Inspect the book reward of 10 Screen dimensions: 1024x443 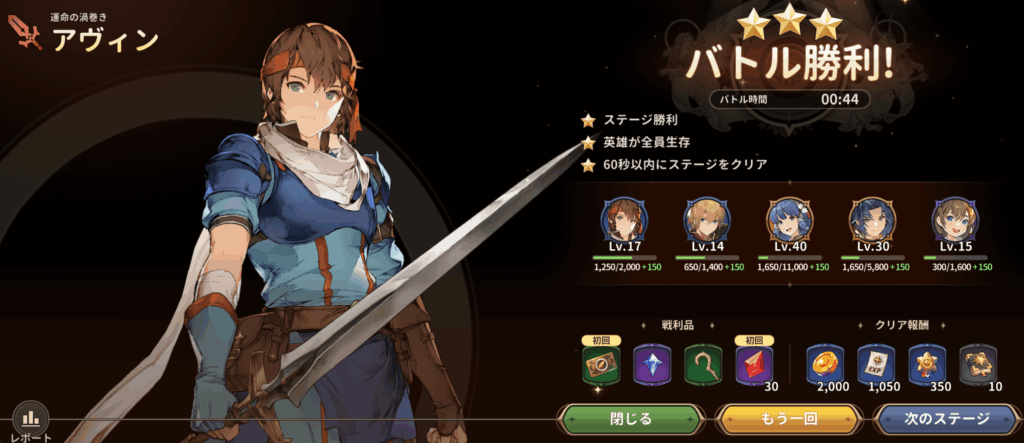[978, 364]
